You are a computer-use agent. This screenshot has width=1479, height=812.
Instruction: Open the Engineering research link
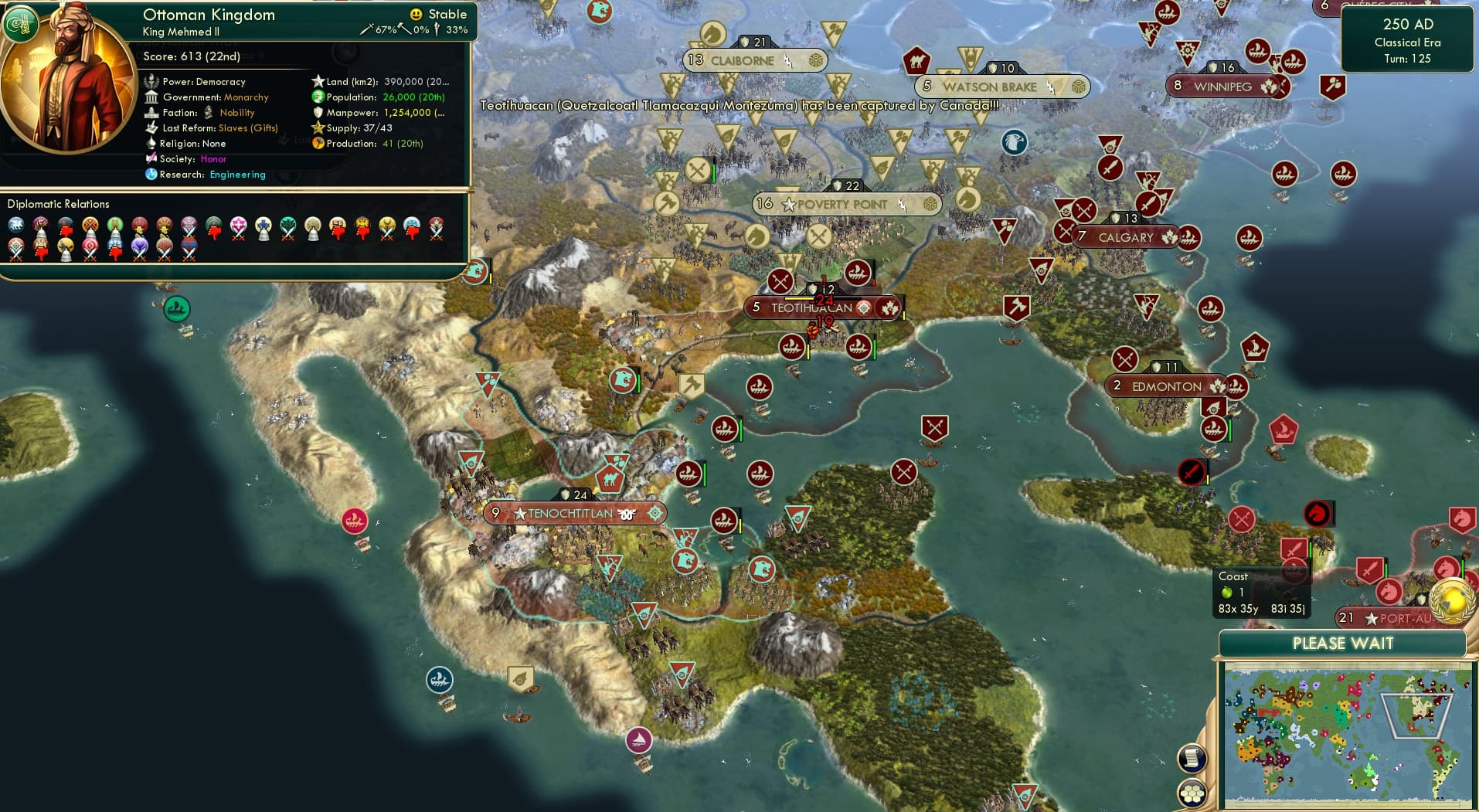click(x=236, y=175)
